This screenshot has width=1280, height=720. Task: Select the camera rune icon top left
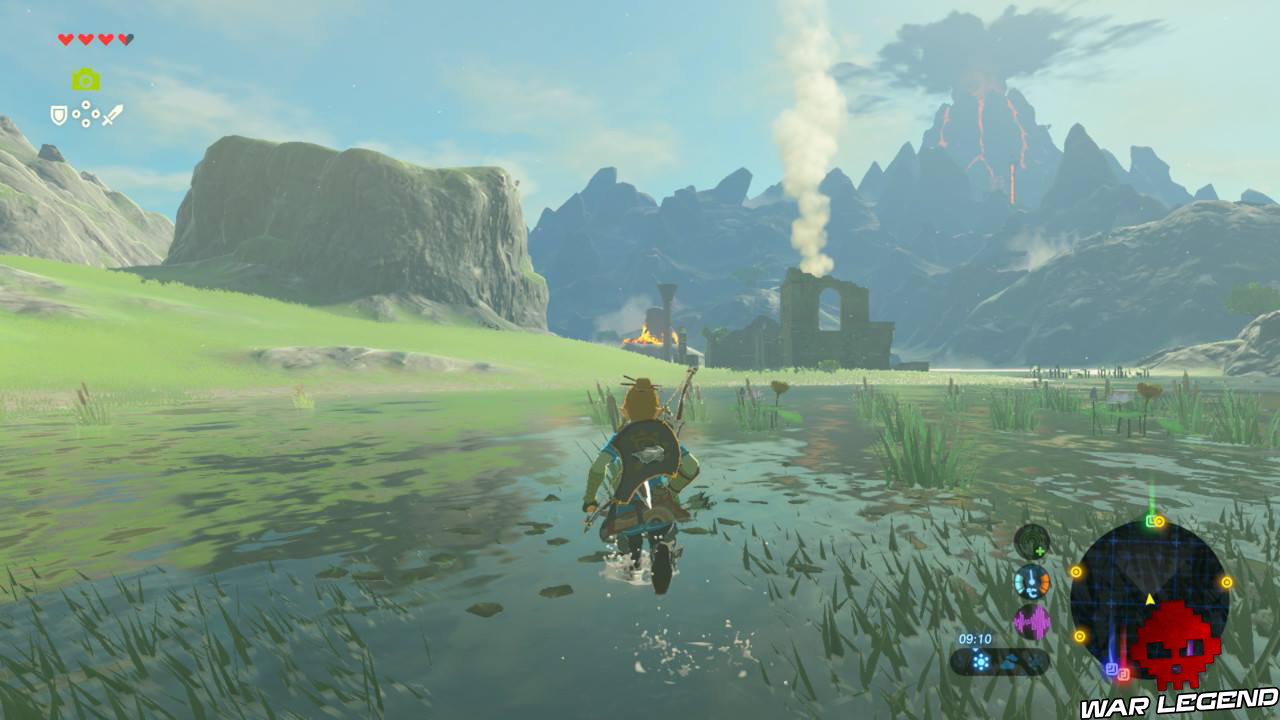[x=87, y=78]
